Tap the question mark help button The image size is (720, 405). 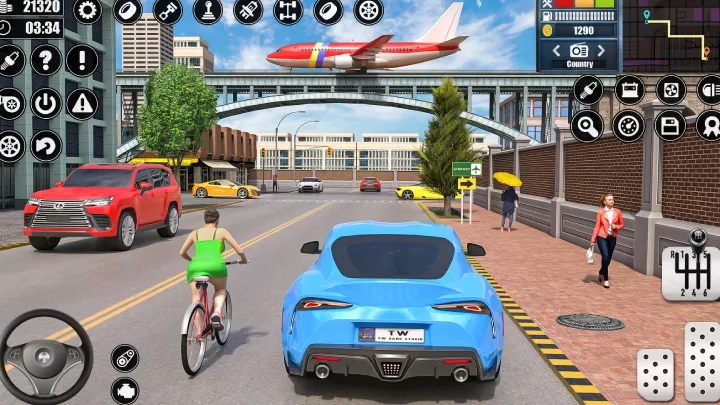(x=45, y=60)
